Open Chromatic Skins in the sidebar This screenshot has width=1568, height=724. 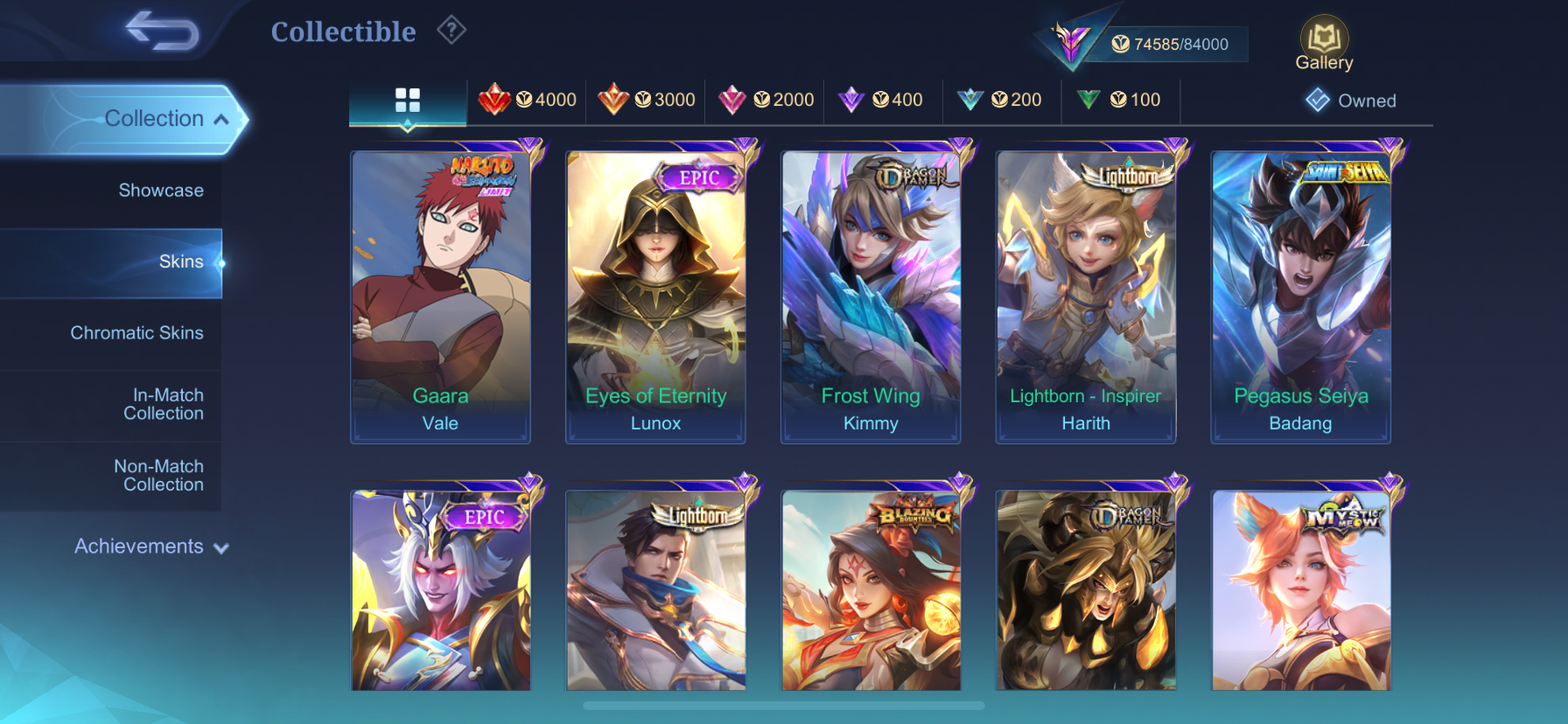pyautogui.click(x=136, y=333)
